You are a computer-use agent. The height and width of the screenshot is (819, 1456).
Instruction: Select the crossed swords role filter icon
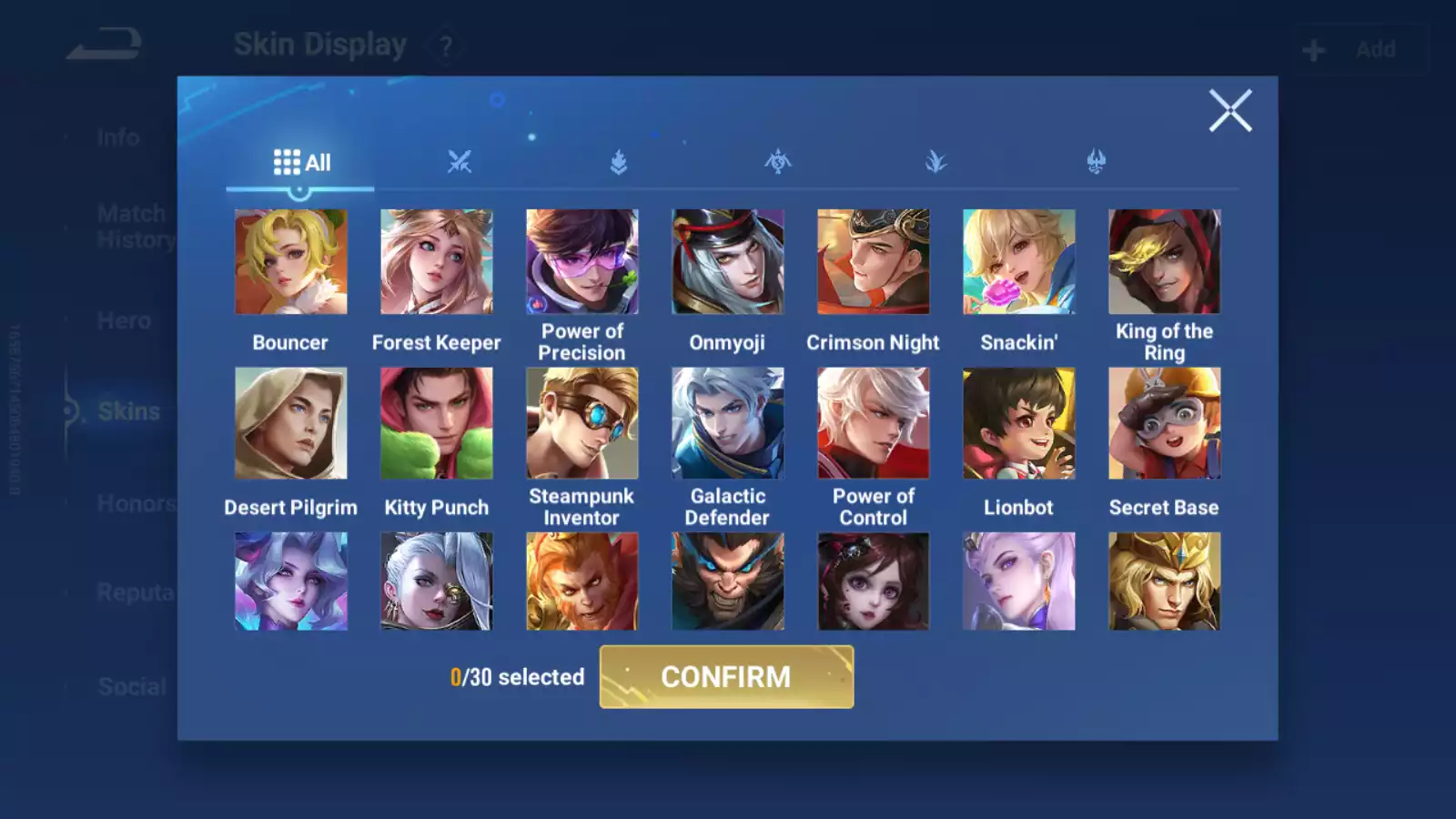pyautogui.click(x=460, y=161)
